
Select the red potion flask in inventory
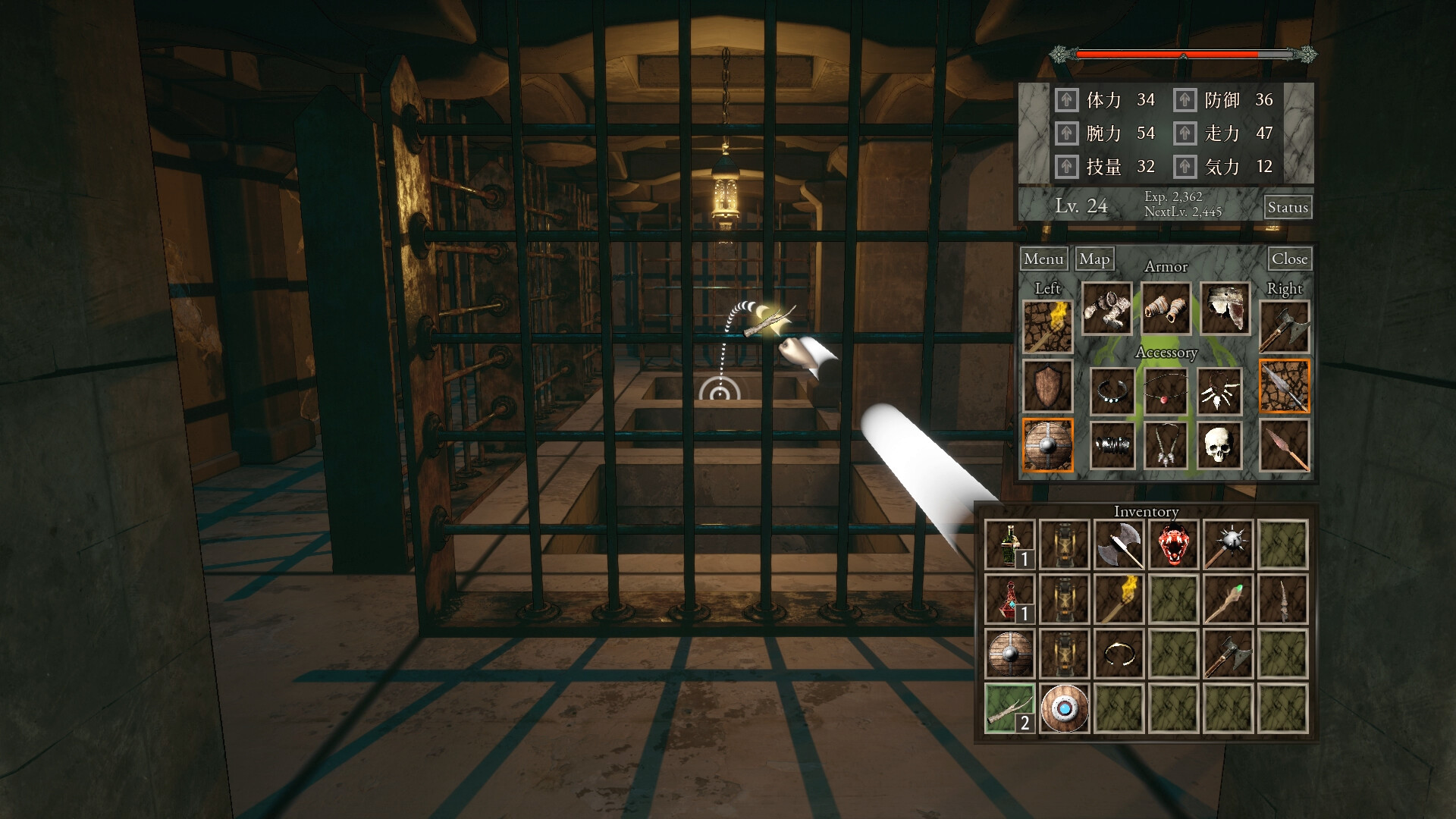[x=1009, y=599]
